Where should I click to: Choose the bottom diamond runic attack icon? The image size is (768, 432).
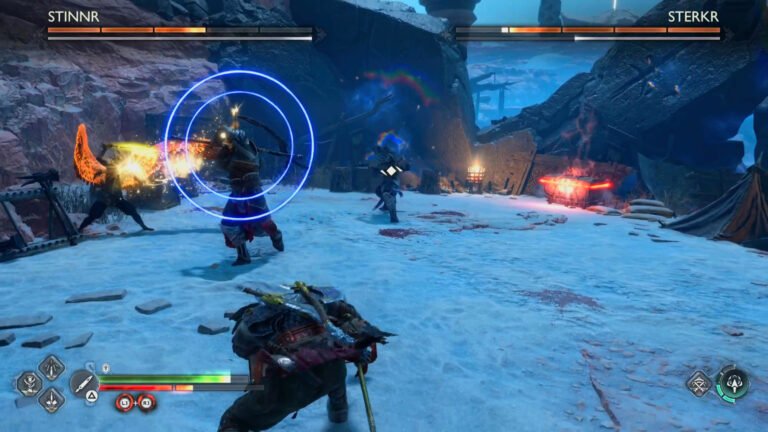51,399
